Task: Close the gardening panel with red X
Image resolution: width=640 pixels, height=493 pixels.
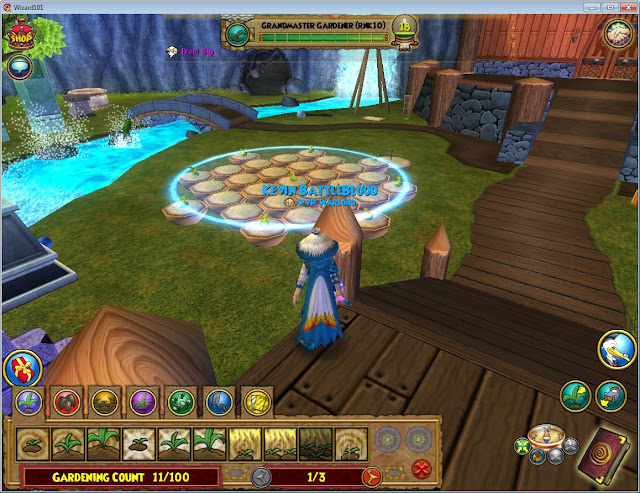Action: [x=421, y=470]
